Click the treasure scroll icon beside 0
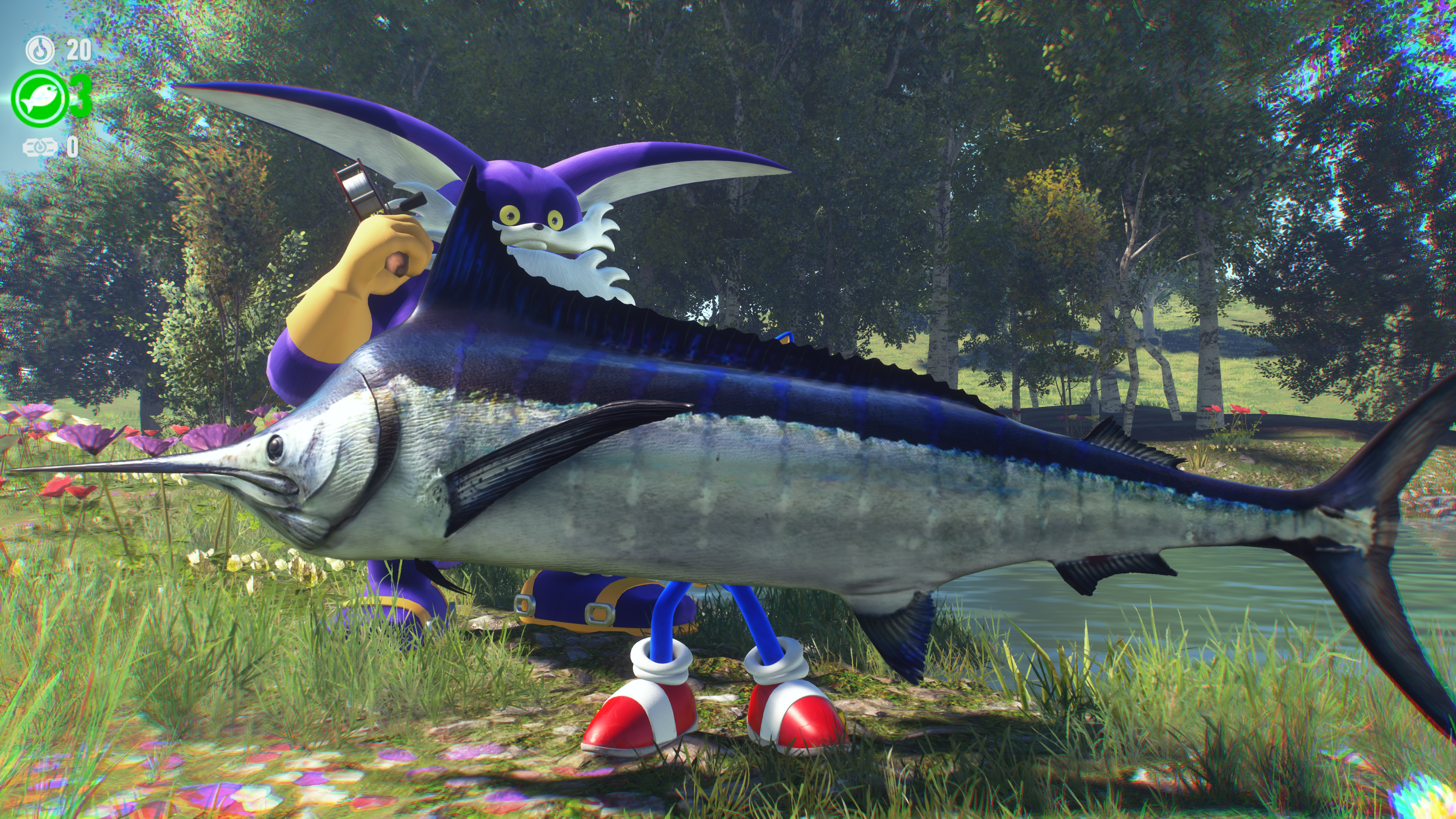This screenshot has width=1456, height=819. coord(39,147)
